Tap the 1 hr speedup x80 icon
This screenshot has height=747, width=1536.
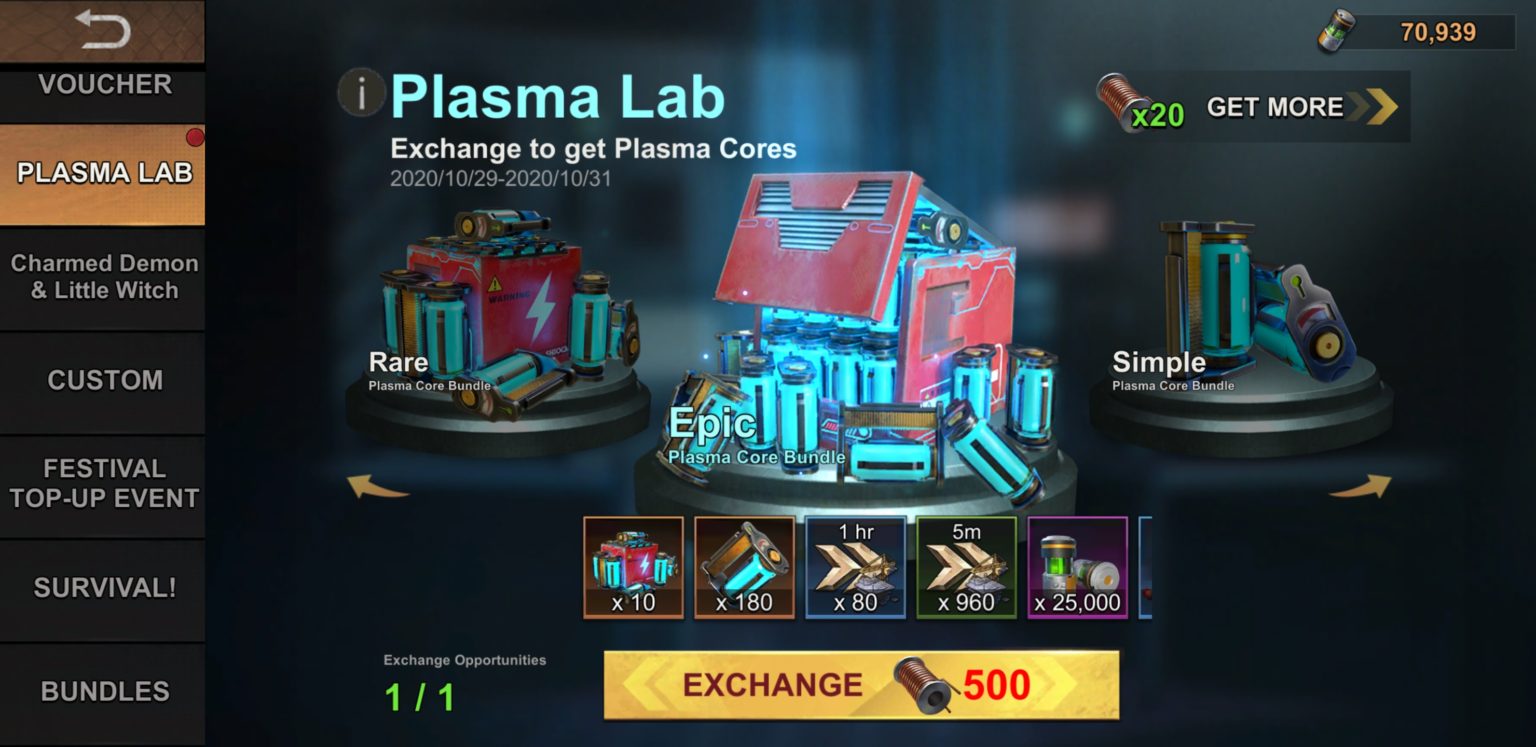856,568
